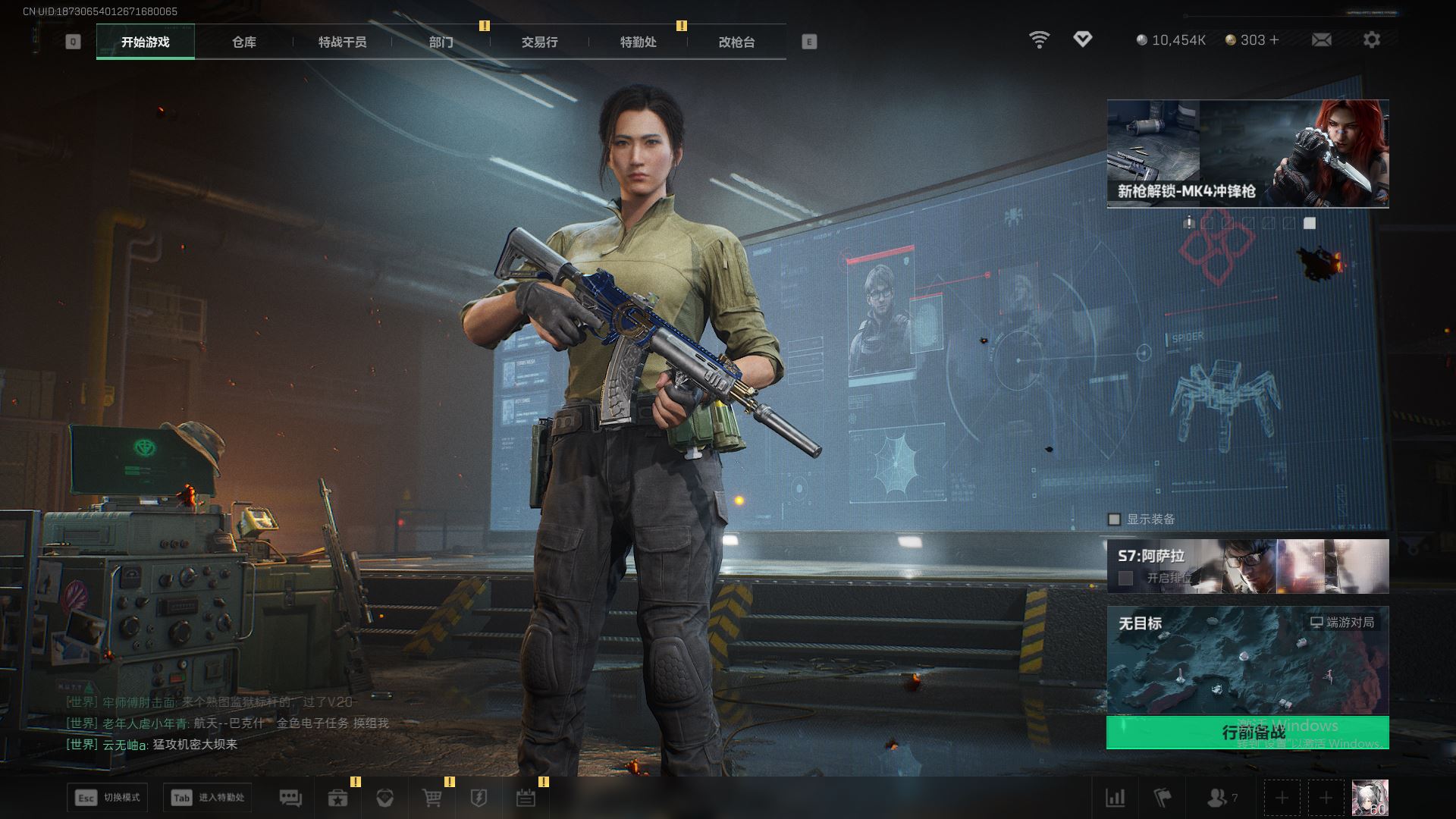The image size is (1456, 819).
Task: Select the 开始游戏 tab
Action: click(x=146, y=42)
